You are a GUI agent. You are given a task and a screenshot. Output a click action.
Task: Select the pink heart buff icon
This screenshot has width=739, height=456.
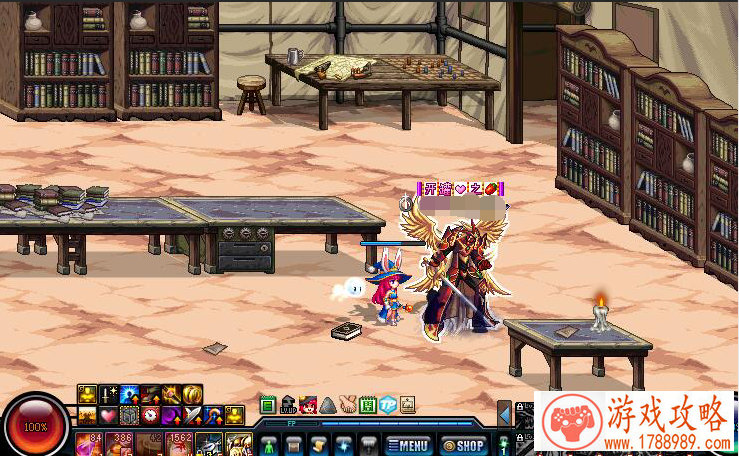tap(109, 415)
